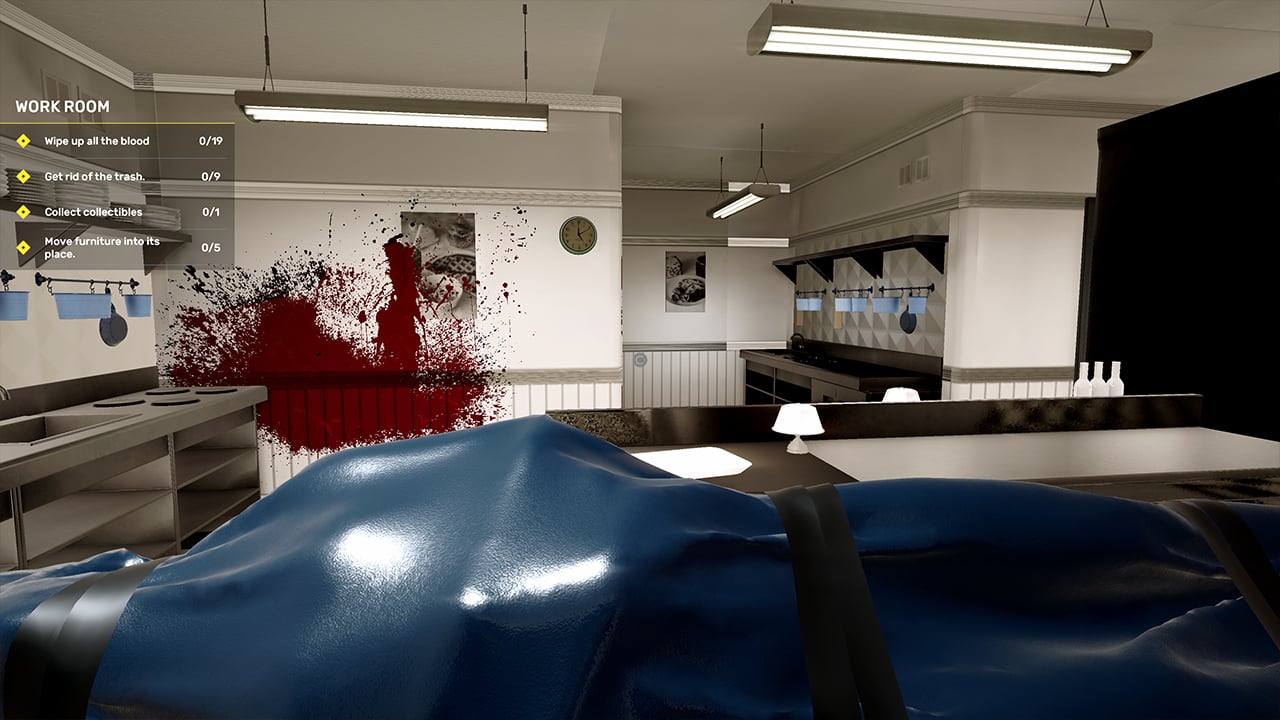Select the diamond marker for Collect collectibles

point(22,210)
